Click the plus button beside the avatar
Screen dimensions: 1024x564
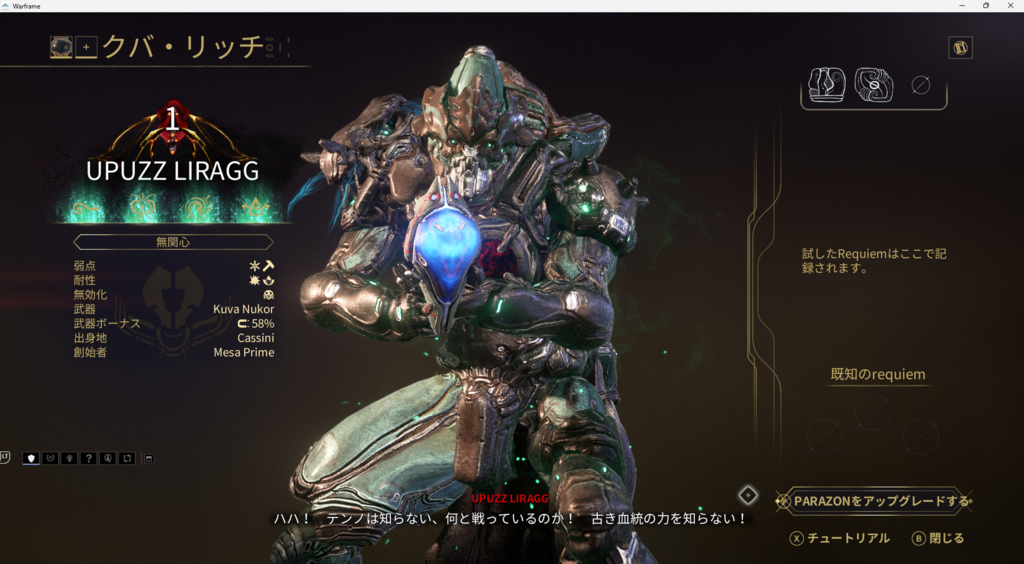click(x=86, y=47)
